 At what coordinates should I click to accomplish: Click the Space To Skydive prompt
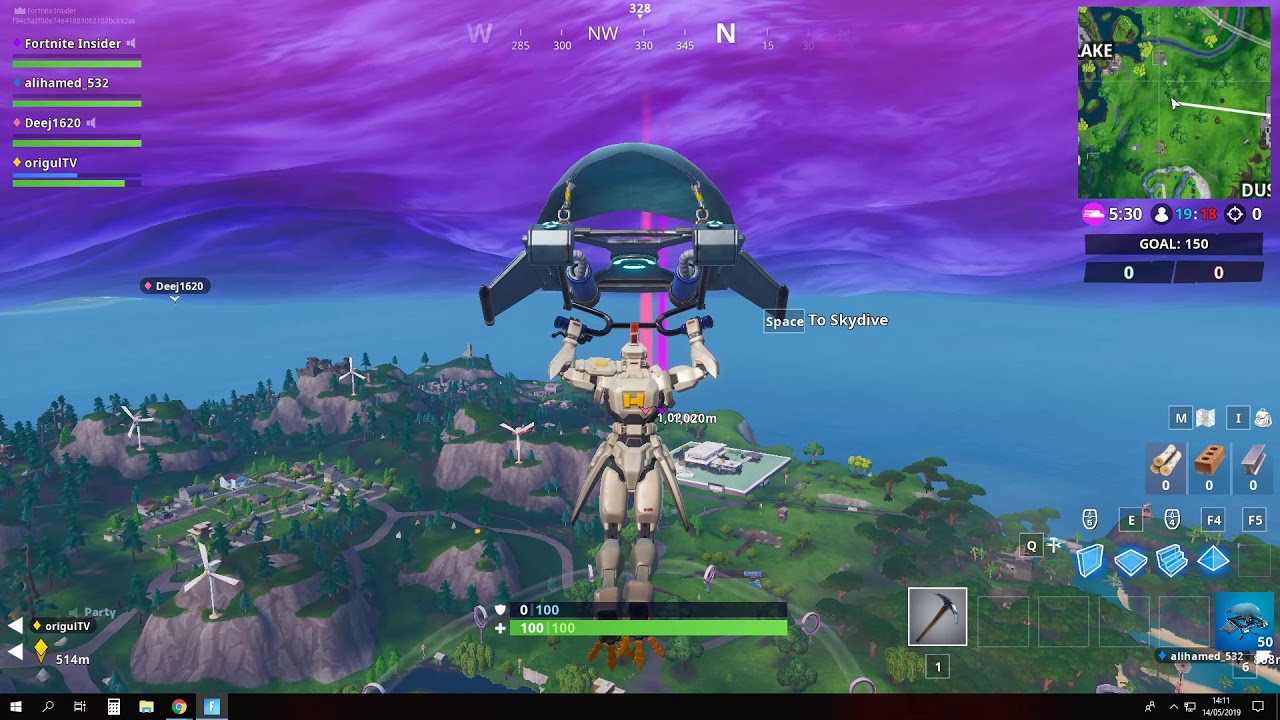pos(827,320)
